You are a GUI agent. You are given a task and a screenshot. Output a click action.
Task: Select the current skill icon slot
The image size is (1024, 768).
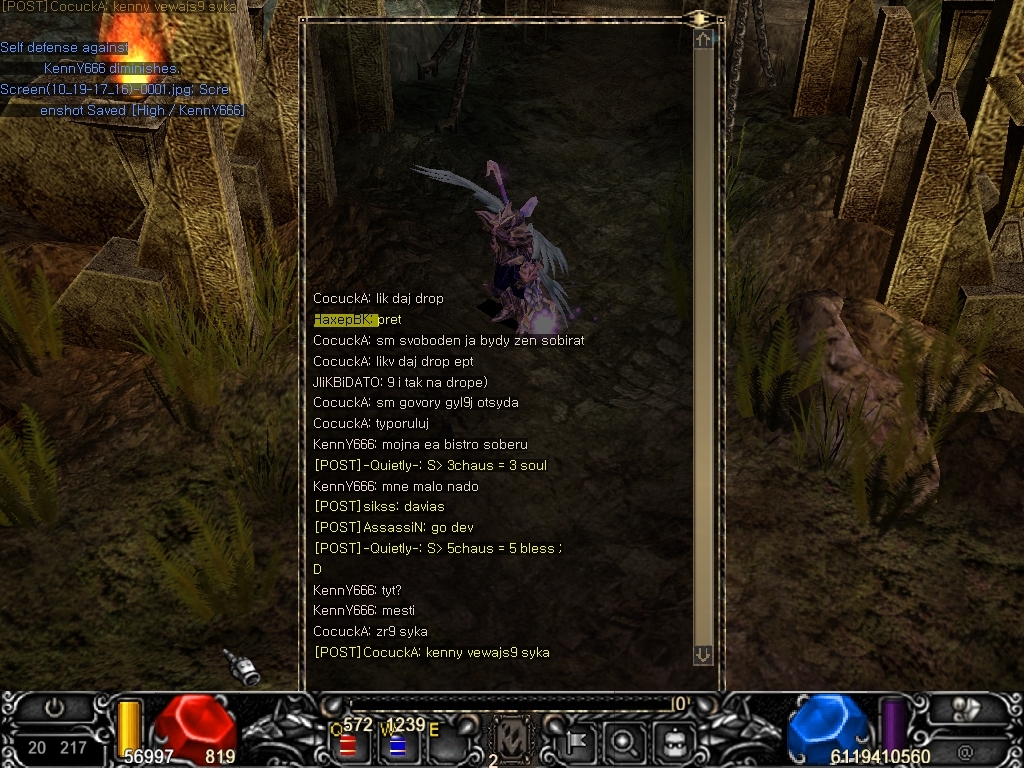point(513,742)
